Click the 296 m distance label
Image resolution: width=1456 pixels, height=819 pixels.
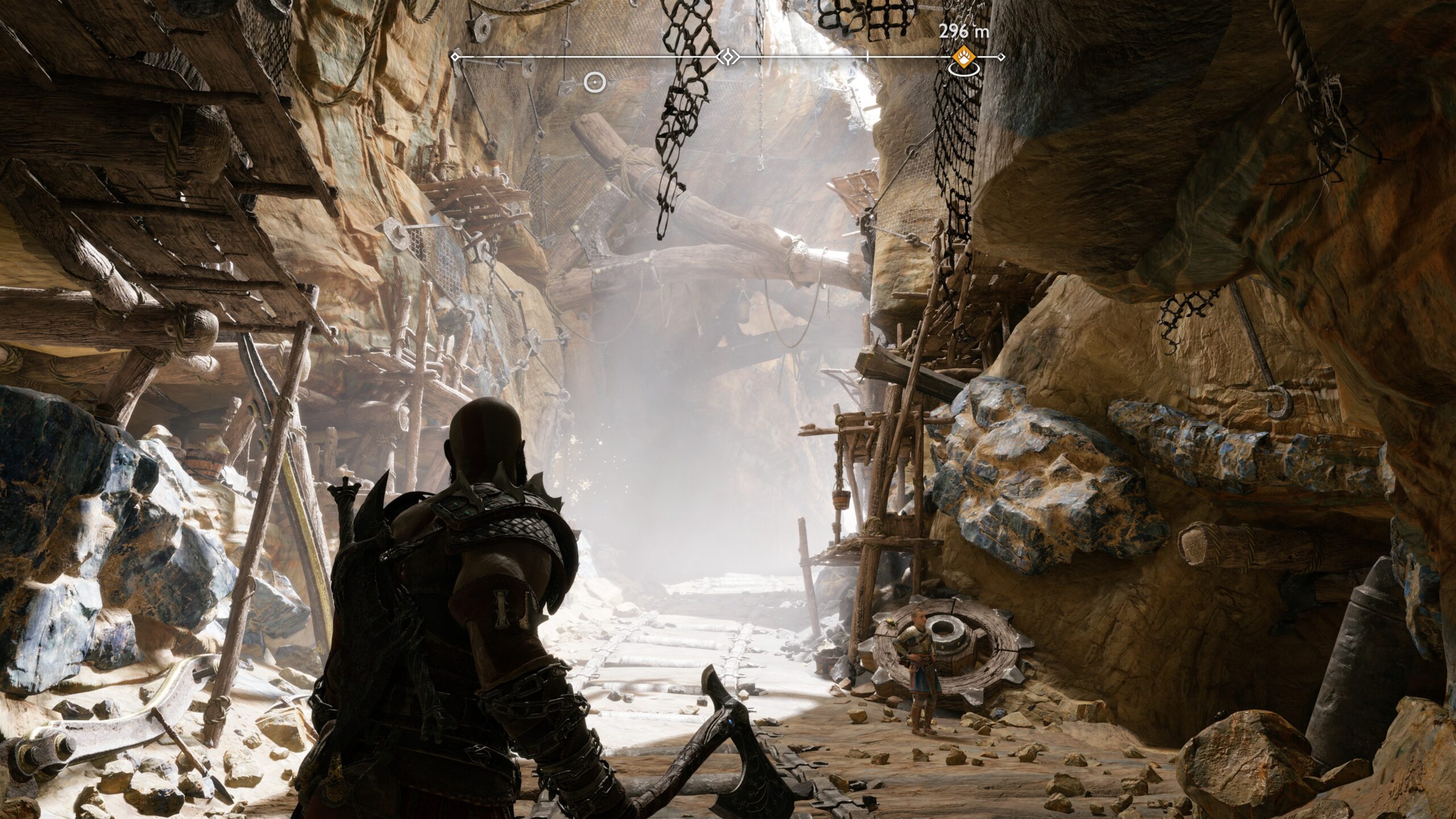click(965, 30)
